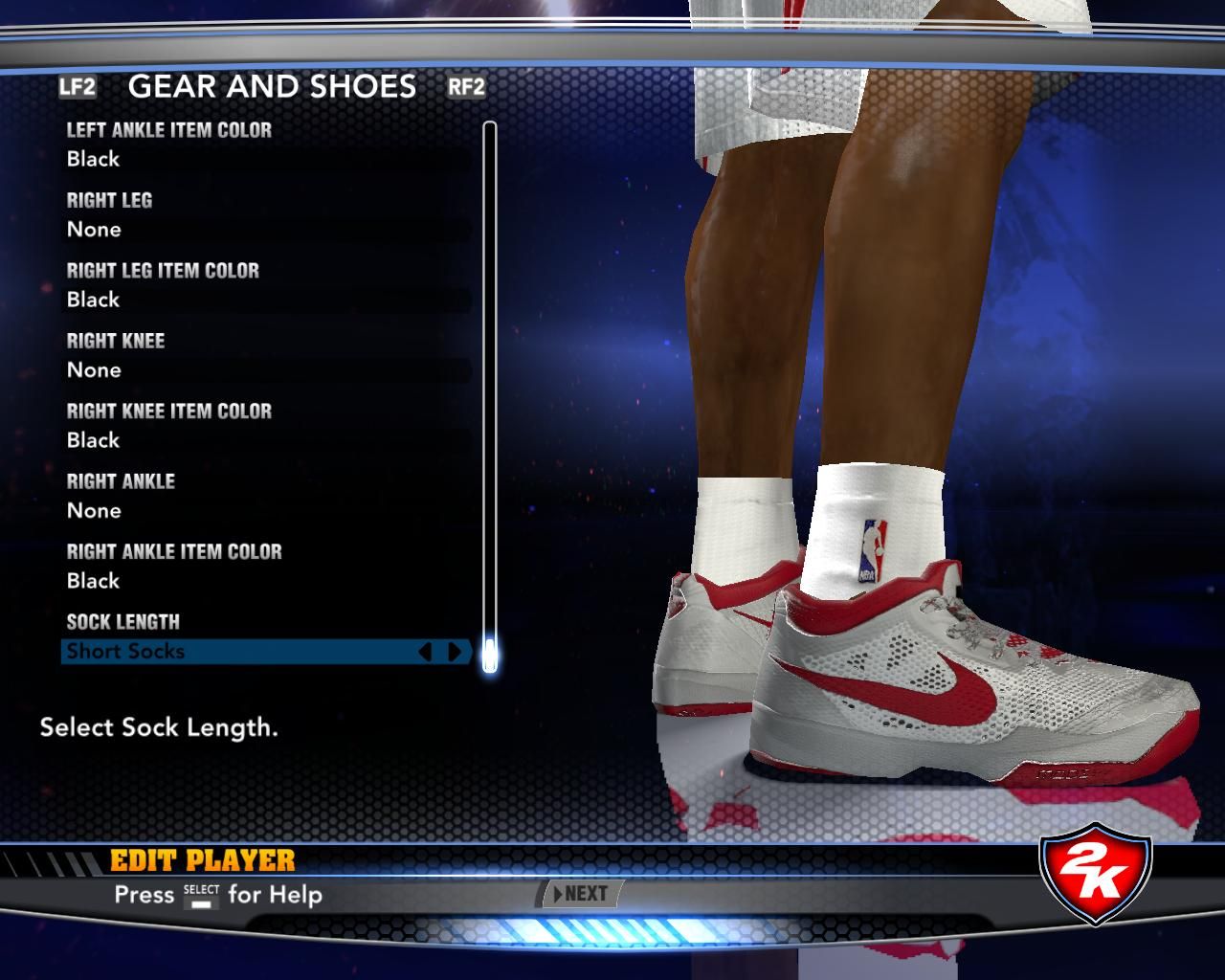Highlight the Sock Length Short Socks row
1225x980 pixels.
pyautogui.click(x=239, y=652)
